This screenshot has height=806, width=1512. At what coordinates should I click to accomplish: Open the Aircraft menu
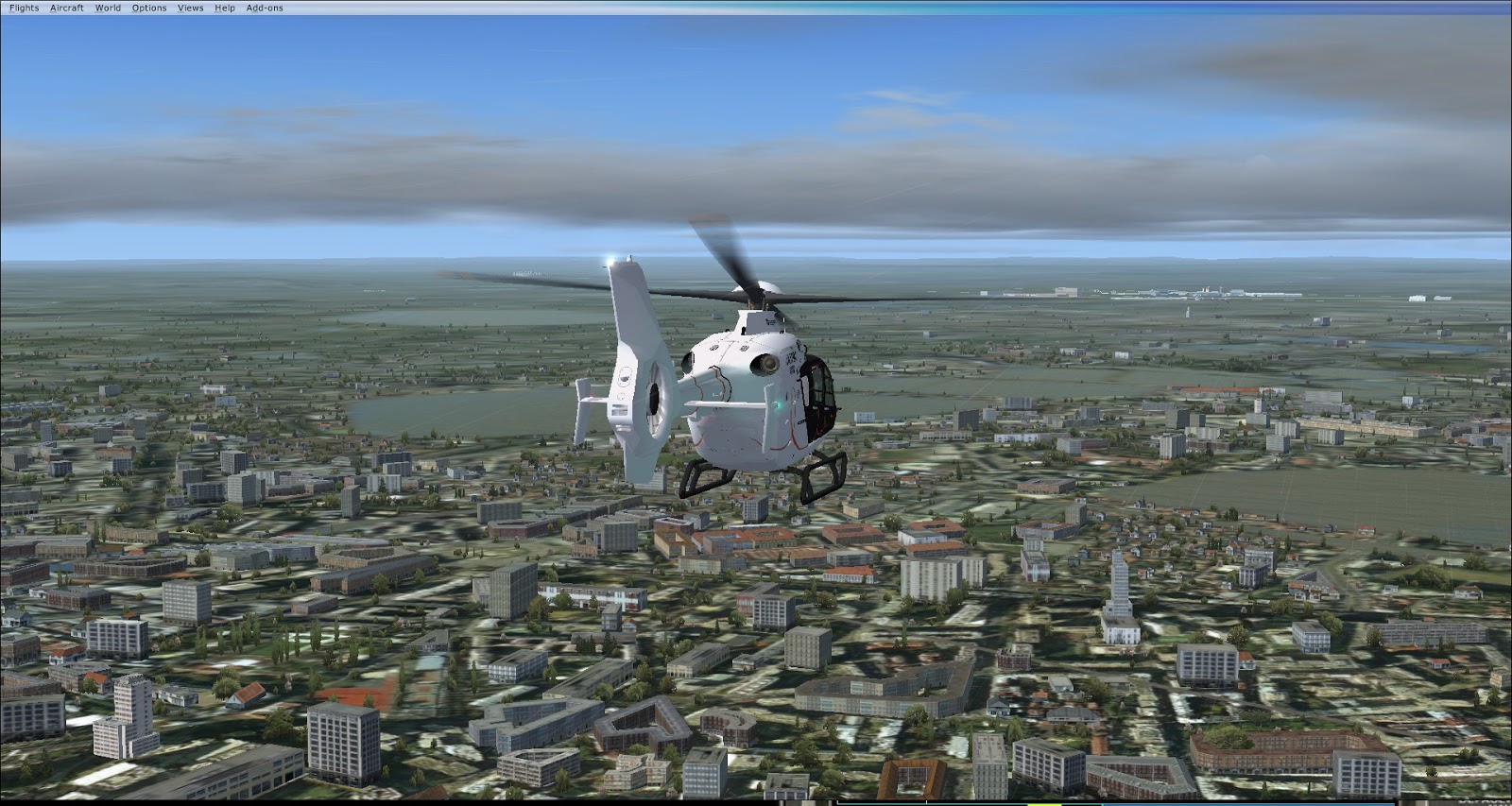pyautogui.click(x=67, y=8)
